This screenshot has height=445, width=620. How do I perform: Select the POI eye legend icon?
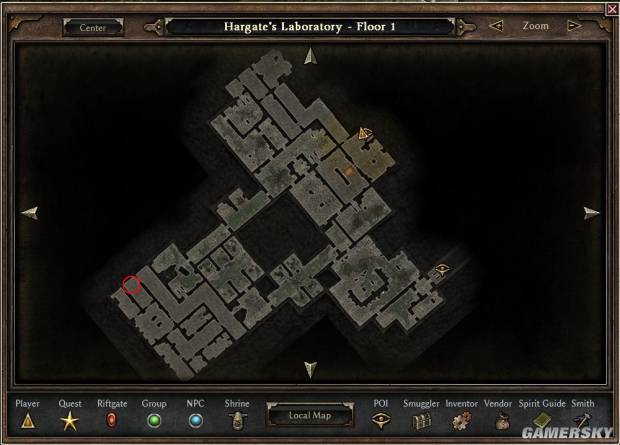click(x=381, y=421)
